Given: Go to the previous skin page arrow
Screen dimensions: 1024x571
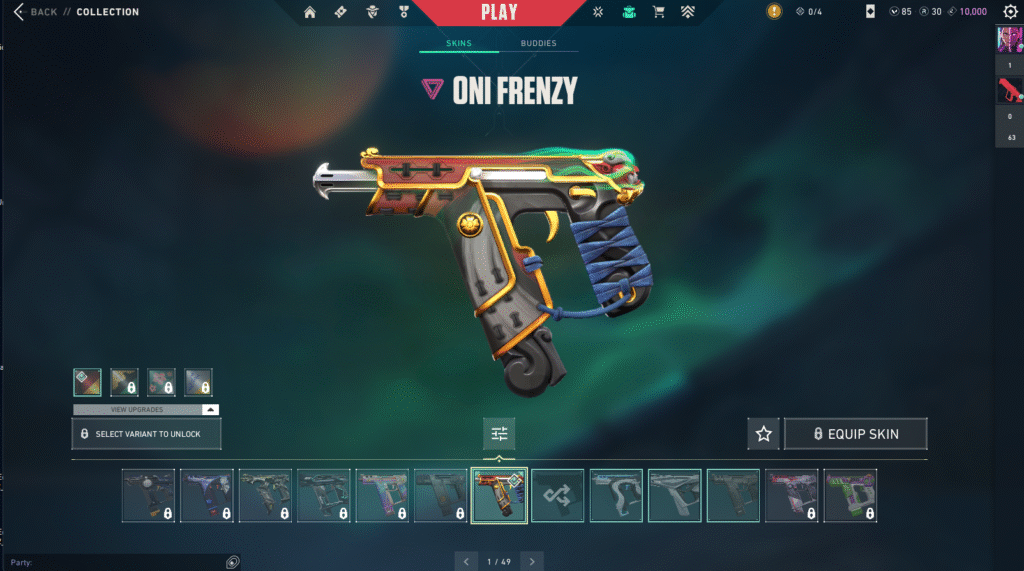Looking at the screenshot, I should tap(466, 561).
